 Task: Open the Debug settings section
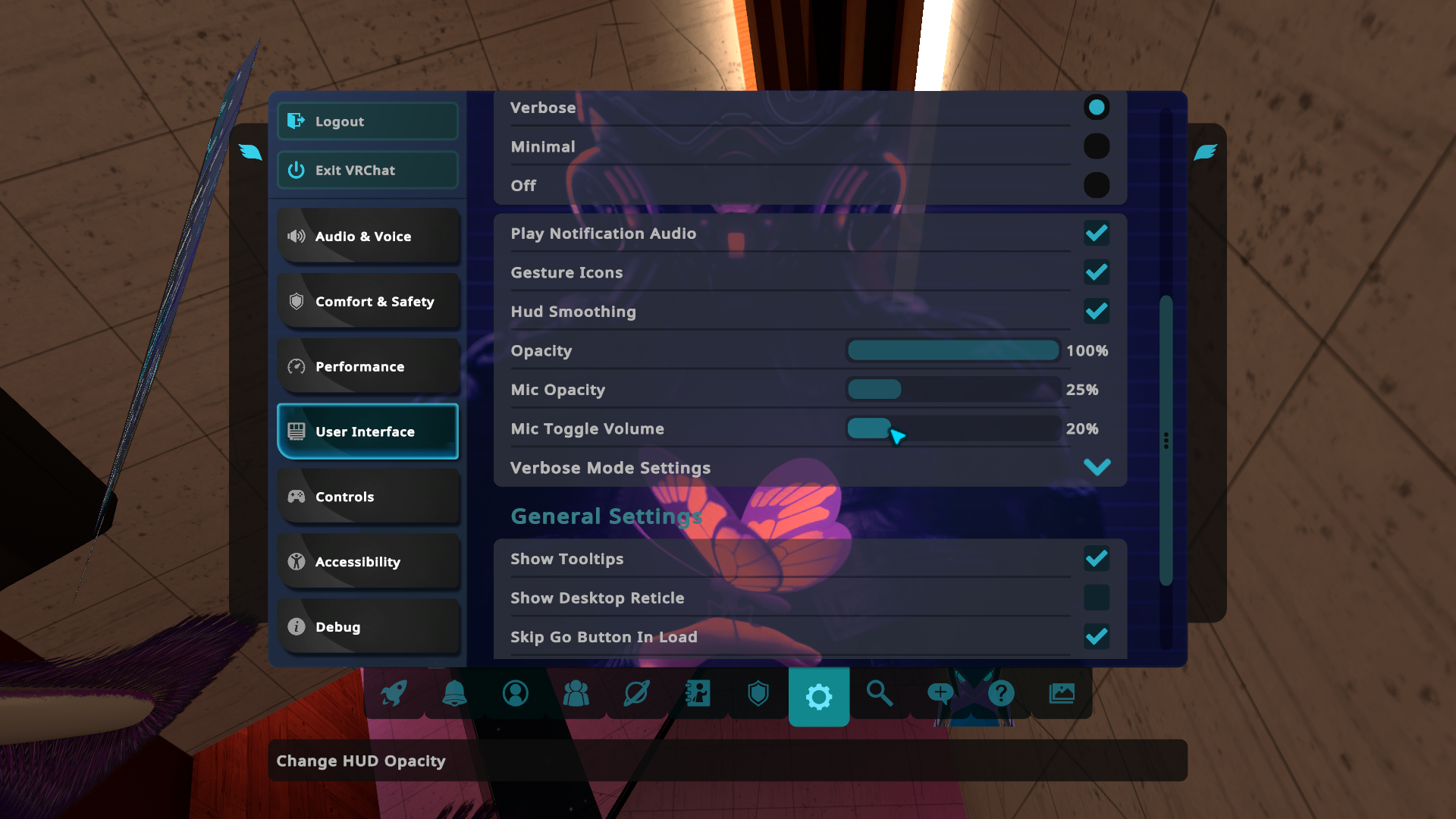click(368, 627)
